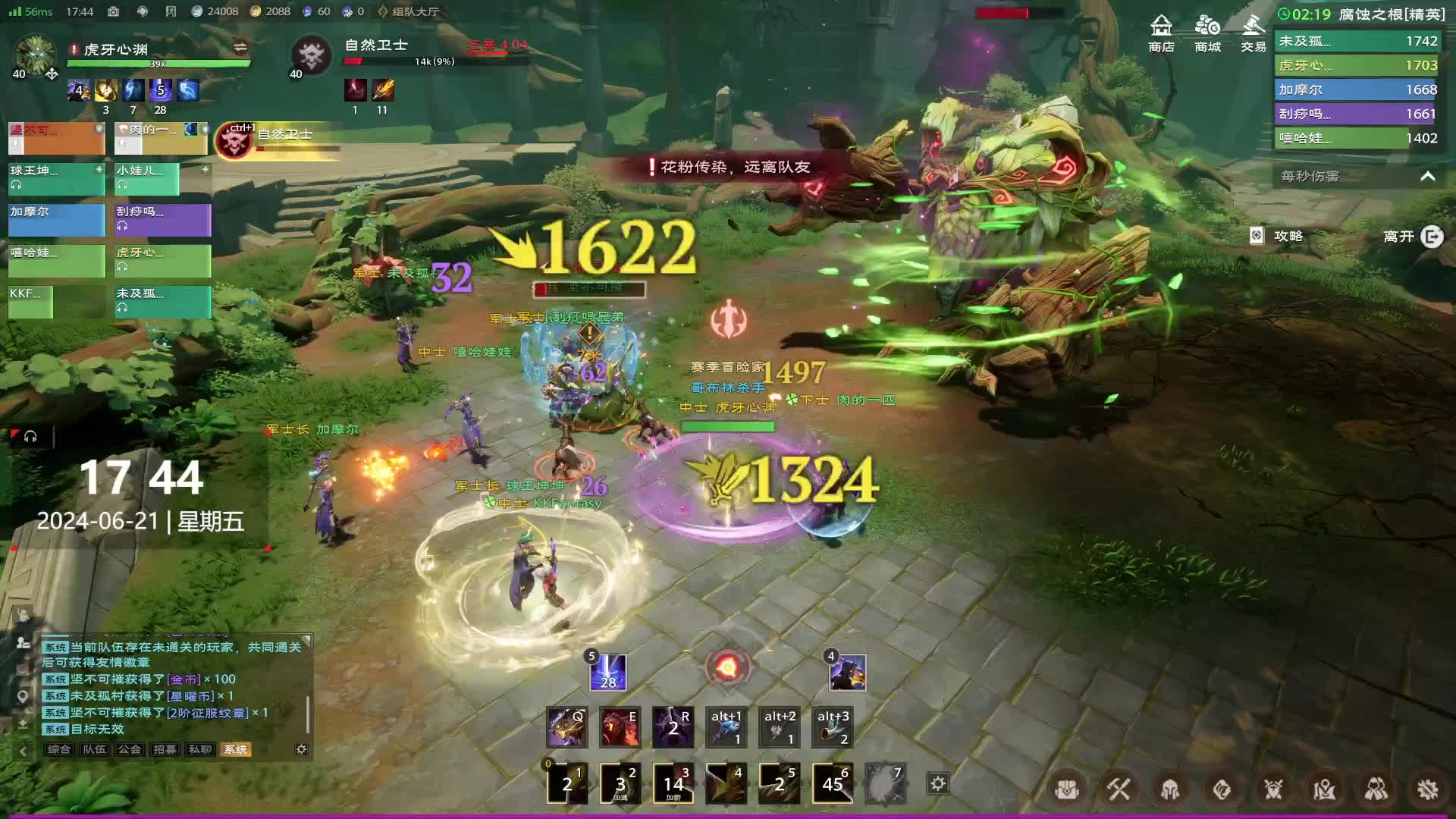1456x819 pixels.
Task: Activate the Q skill
Action: (x=566, y=726)
